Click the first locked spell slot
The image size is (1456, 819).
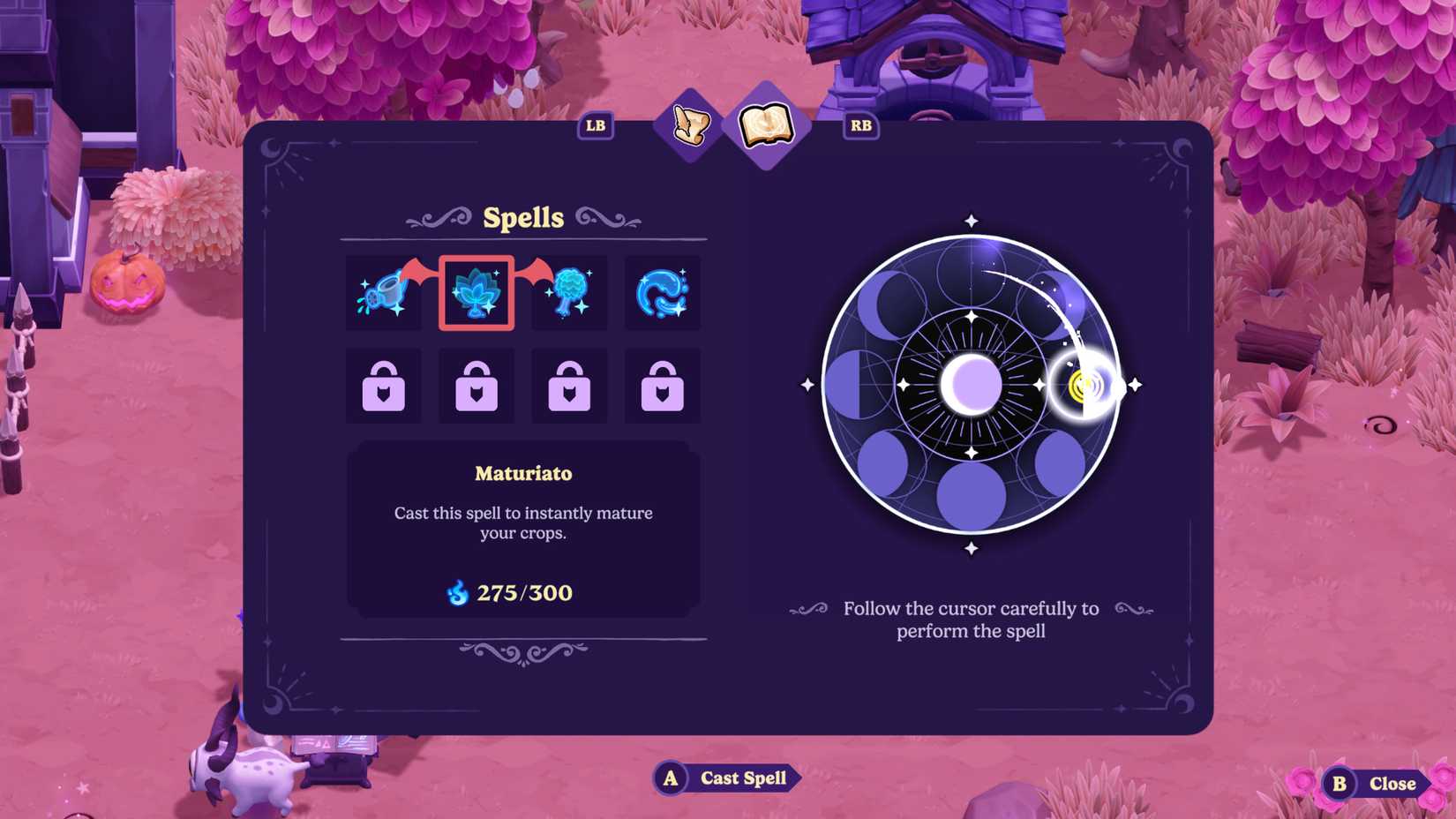pos(384,386)
